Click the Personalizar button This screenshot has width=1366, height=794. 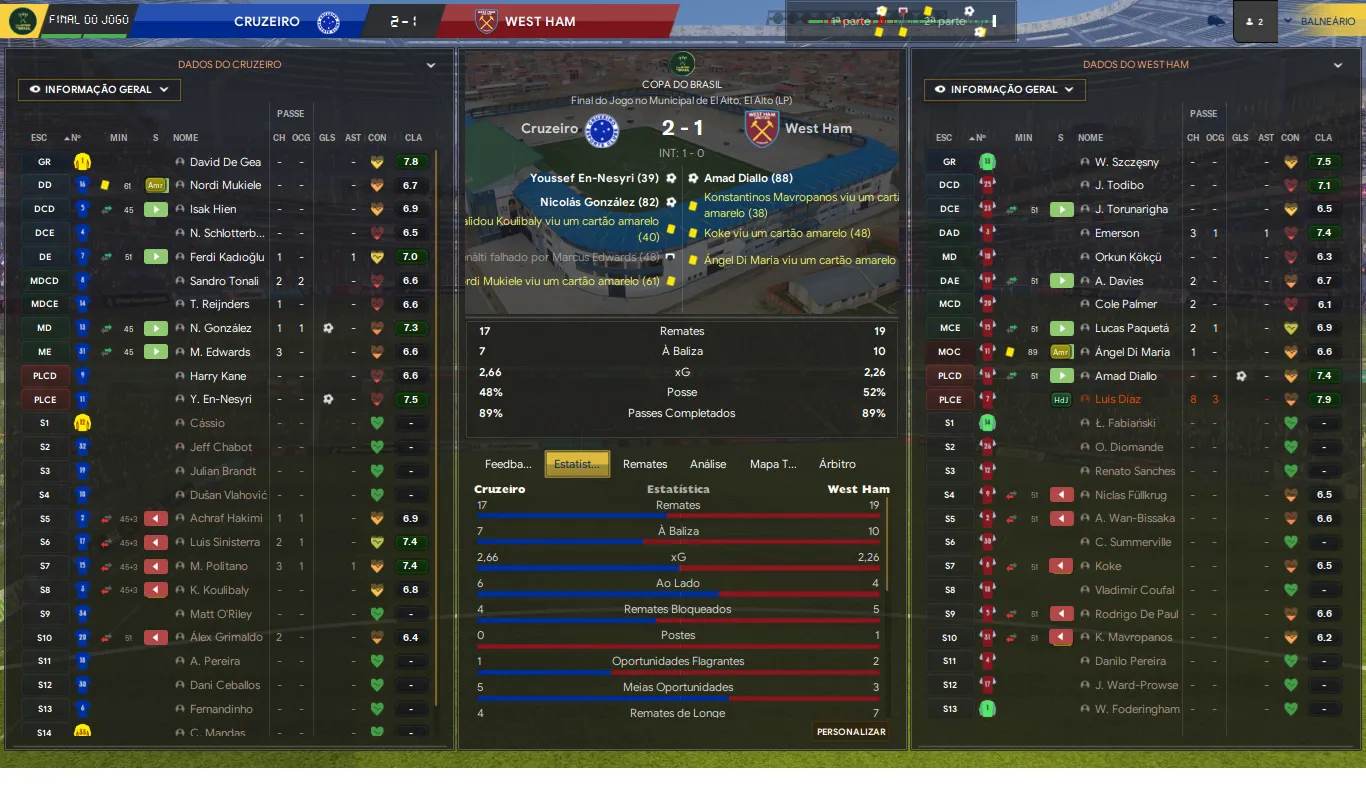851,732
